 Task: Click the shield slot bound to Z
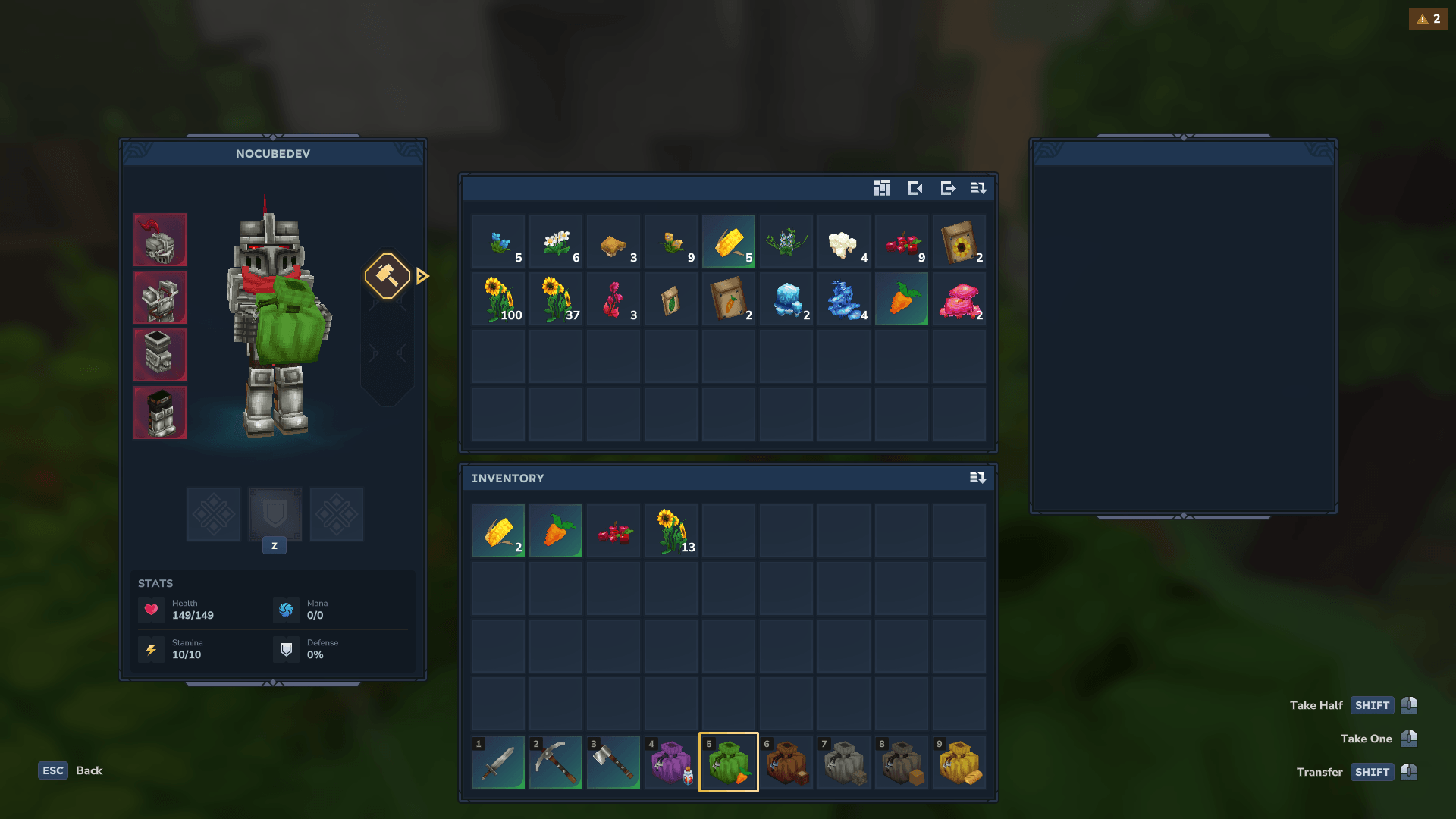(x=275, y=515)
